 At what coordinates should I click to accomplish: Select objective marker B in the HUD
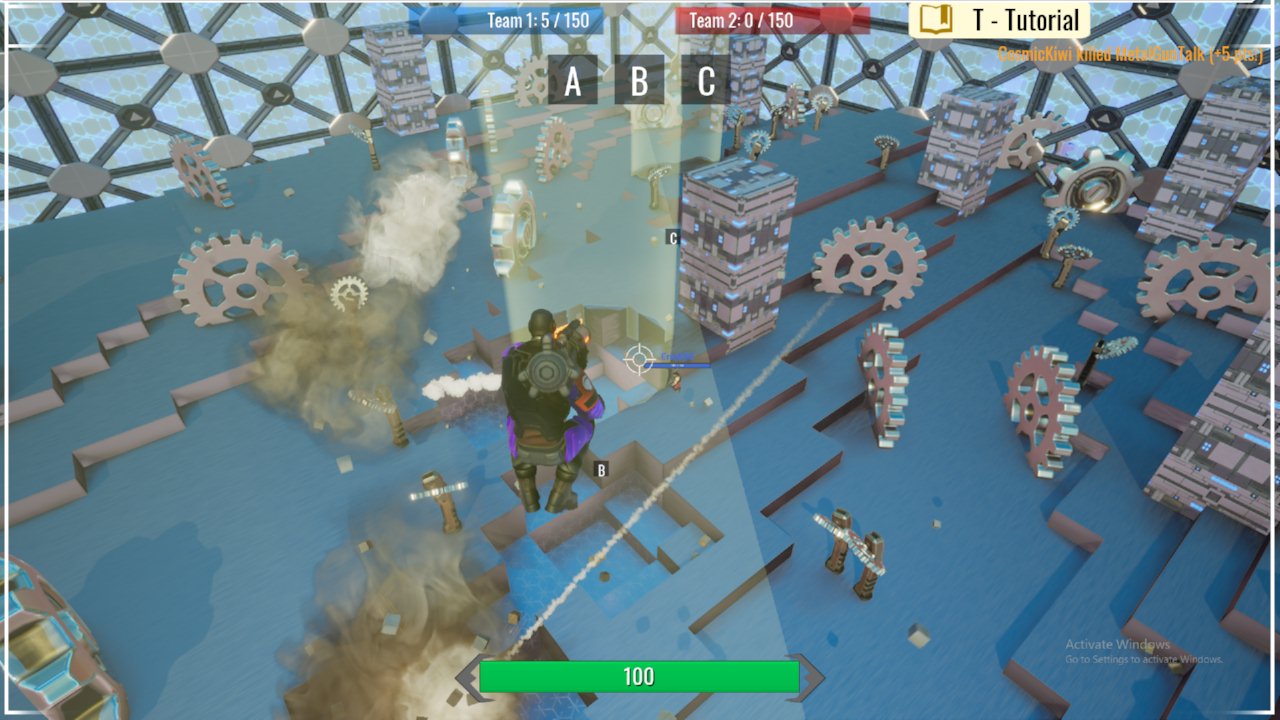tap(640, 84)
